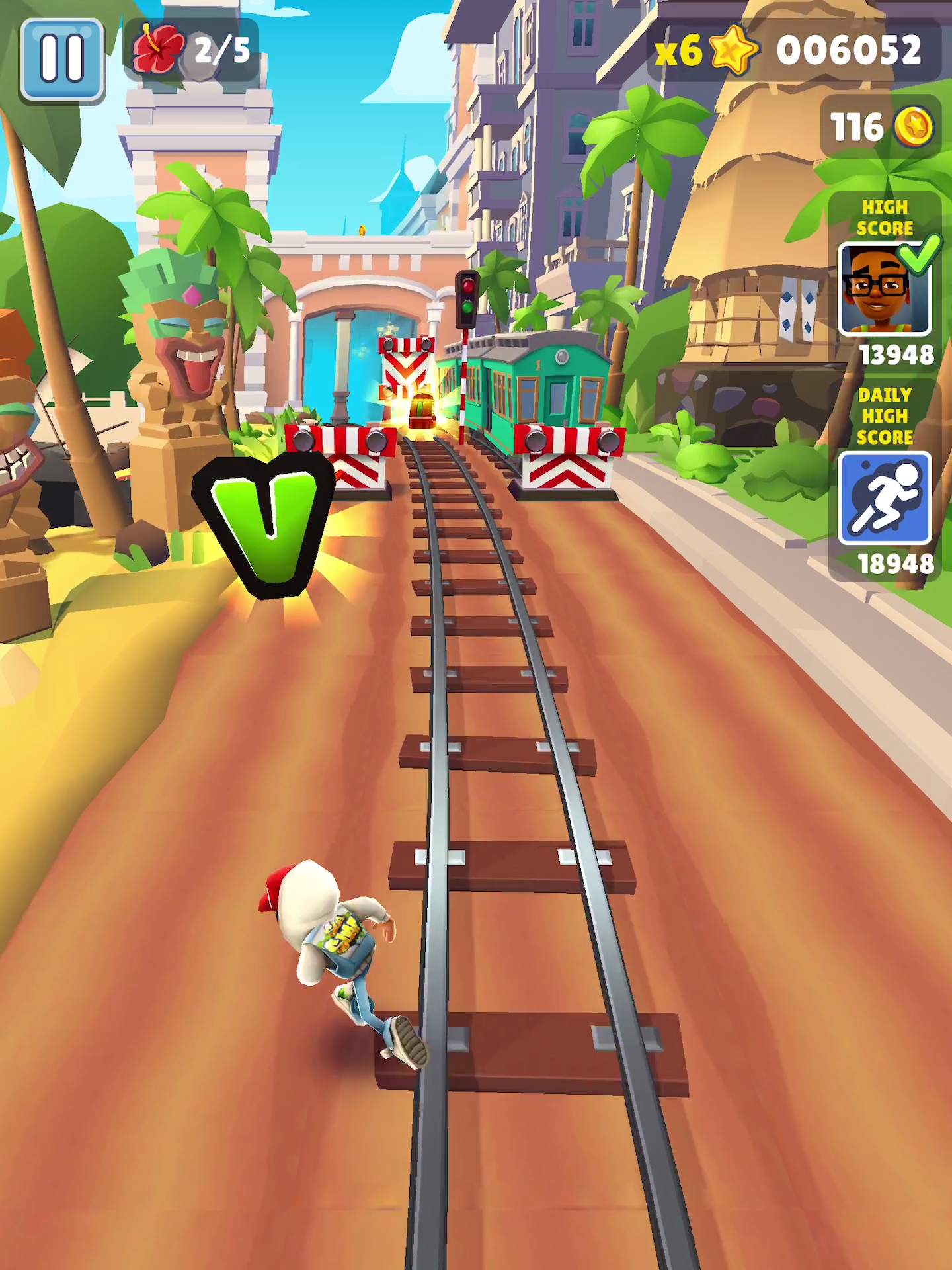Select the High Score character avatar
This screenshot has height=1270, width=952.
click(x=883, y=290)
